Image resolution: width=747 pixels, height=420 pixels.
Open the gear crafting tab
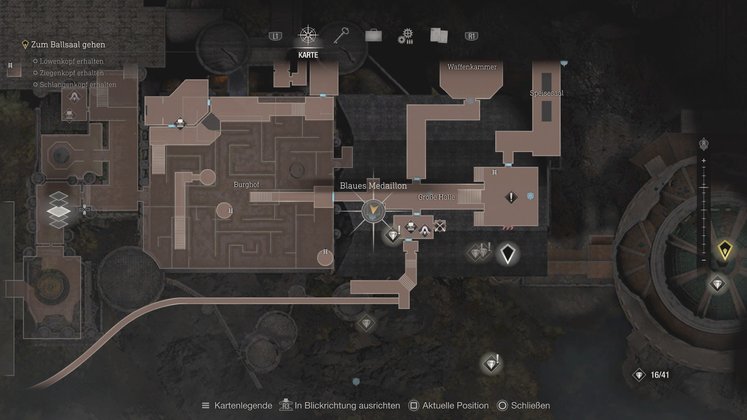(405, 37)
